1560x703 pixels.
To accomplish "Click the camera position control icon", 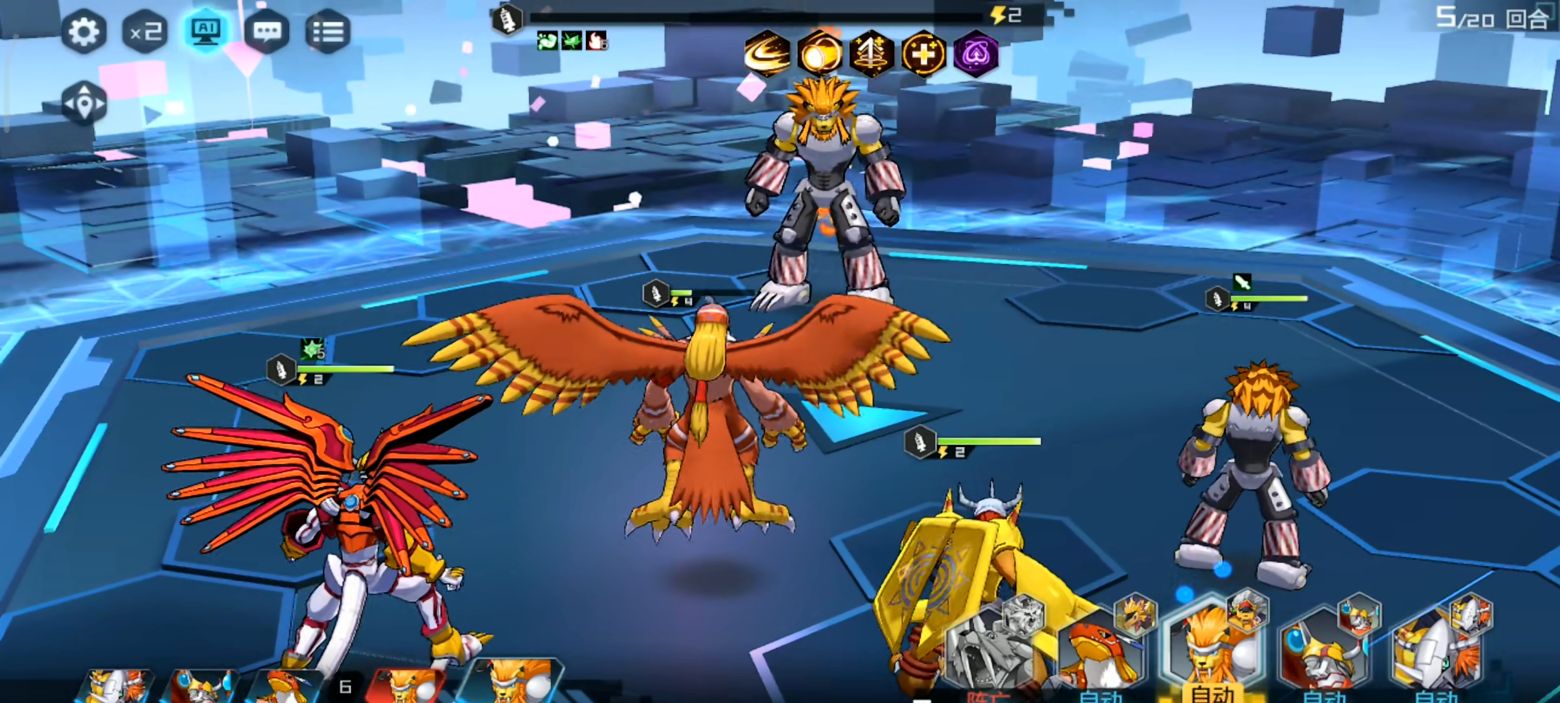I will pos(84,103).
